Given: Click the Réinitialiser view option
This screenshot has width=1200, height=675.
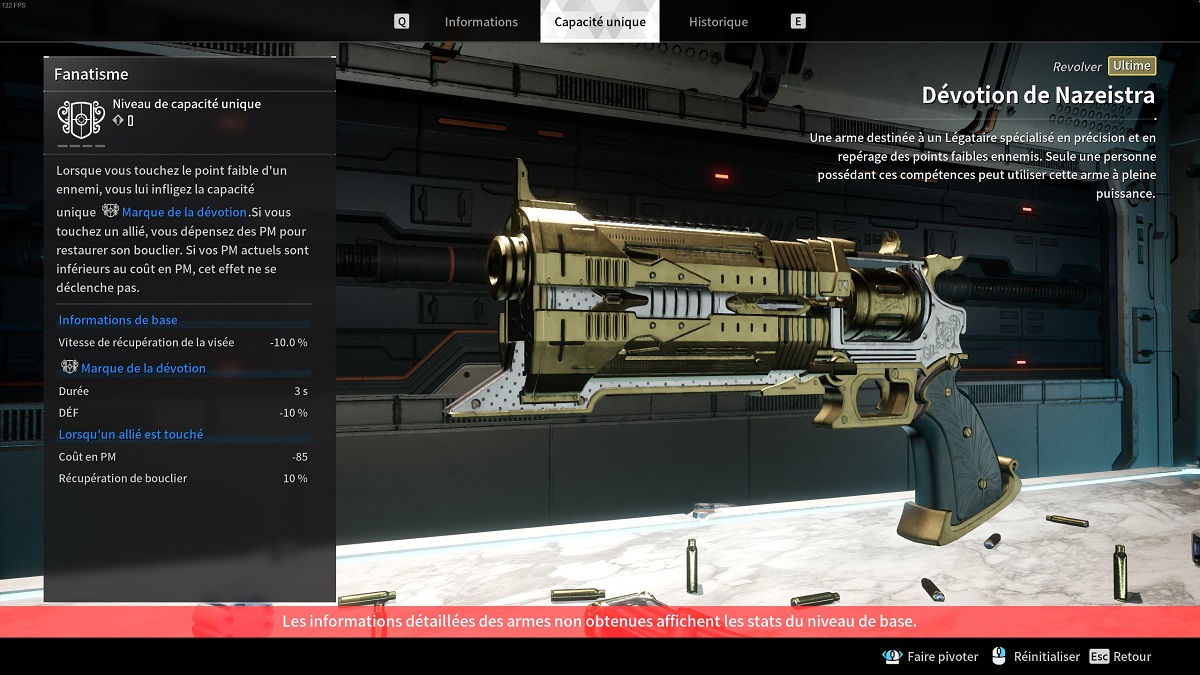Looking at the screenshot, I should (x=1036, y=657).
